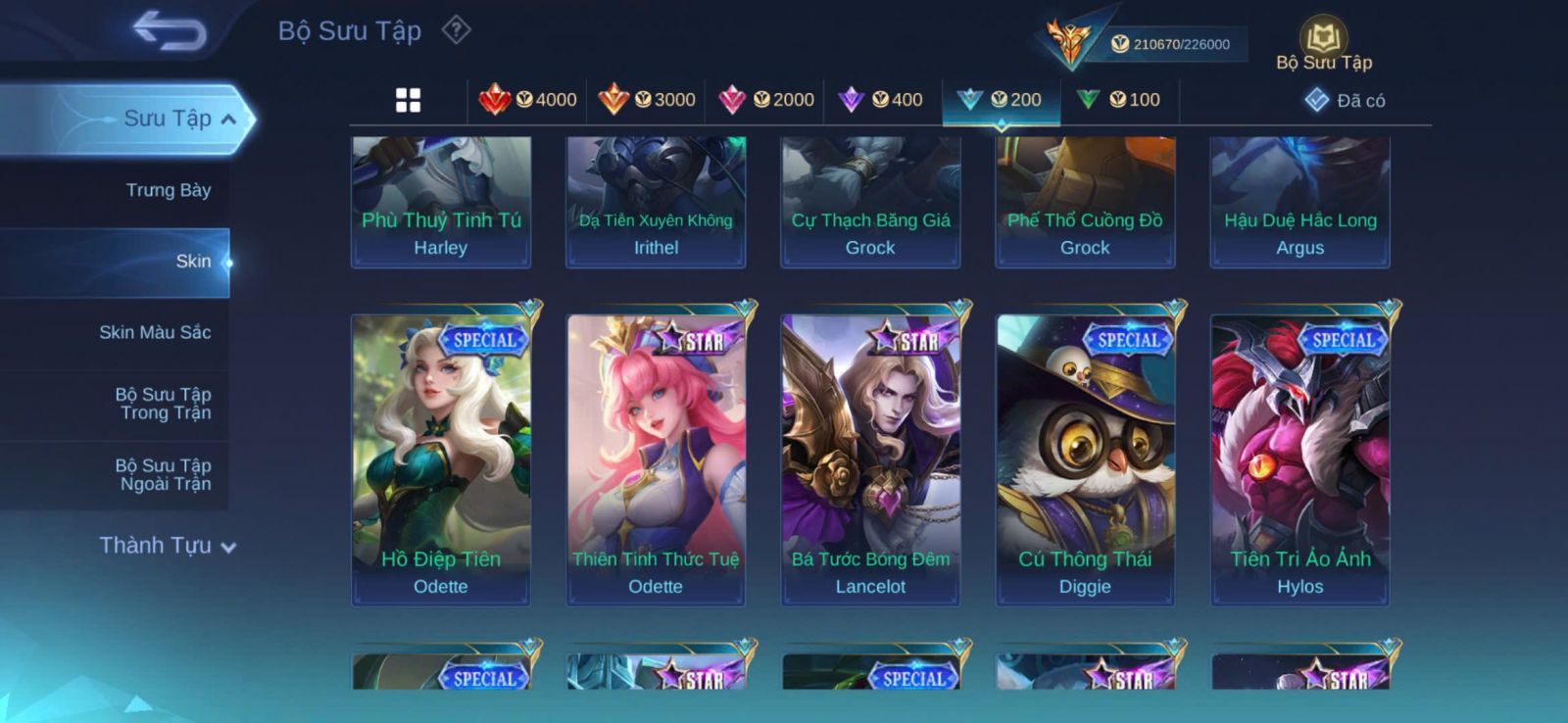Open the Skin Màu Sắc category

pyautogui.click(x=155, y=332)
